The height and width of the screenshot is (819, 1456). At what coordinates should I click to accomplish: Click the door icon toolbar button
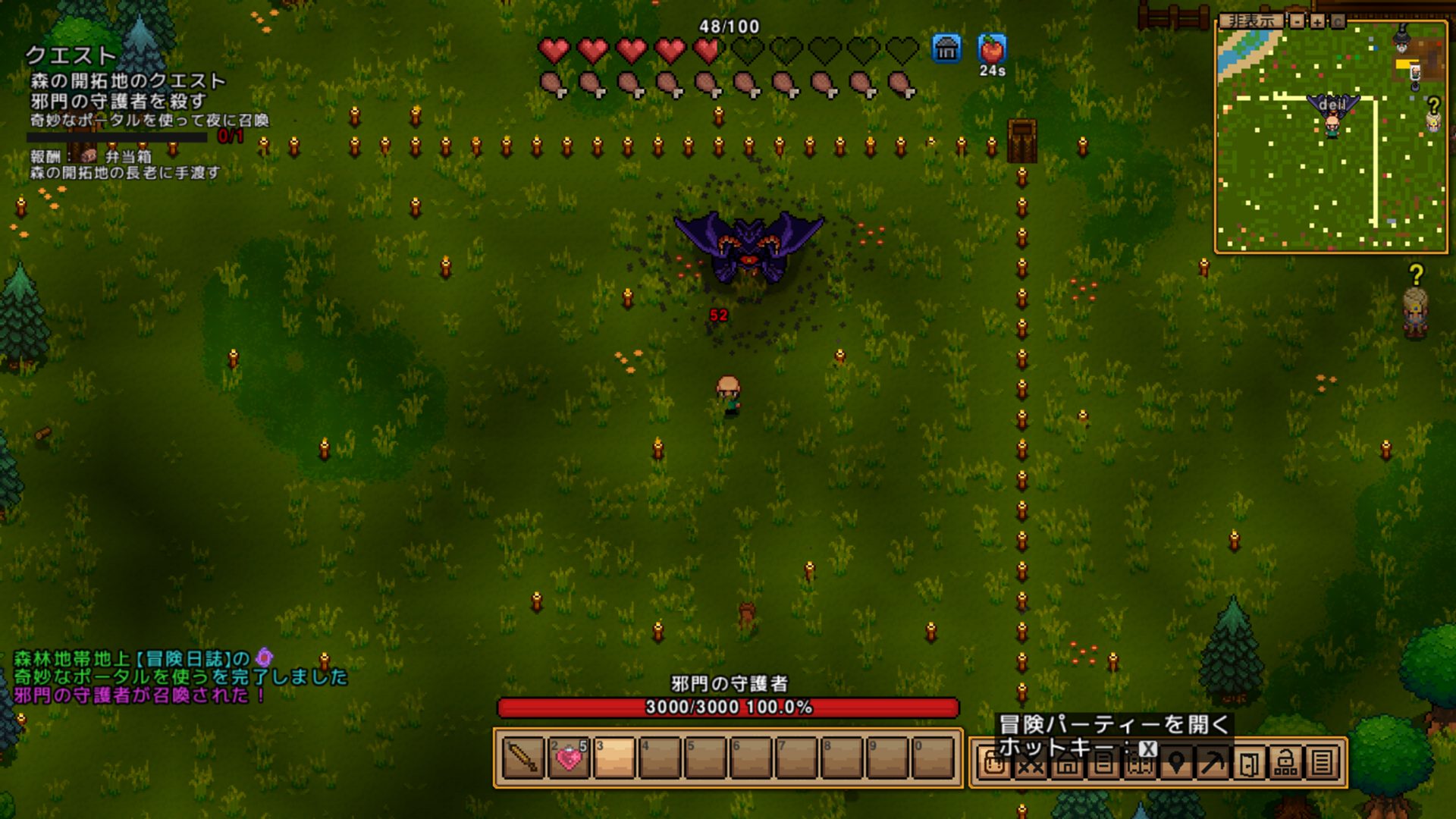coord(1249,763)
